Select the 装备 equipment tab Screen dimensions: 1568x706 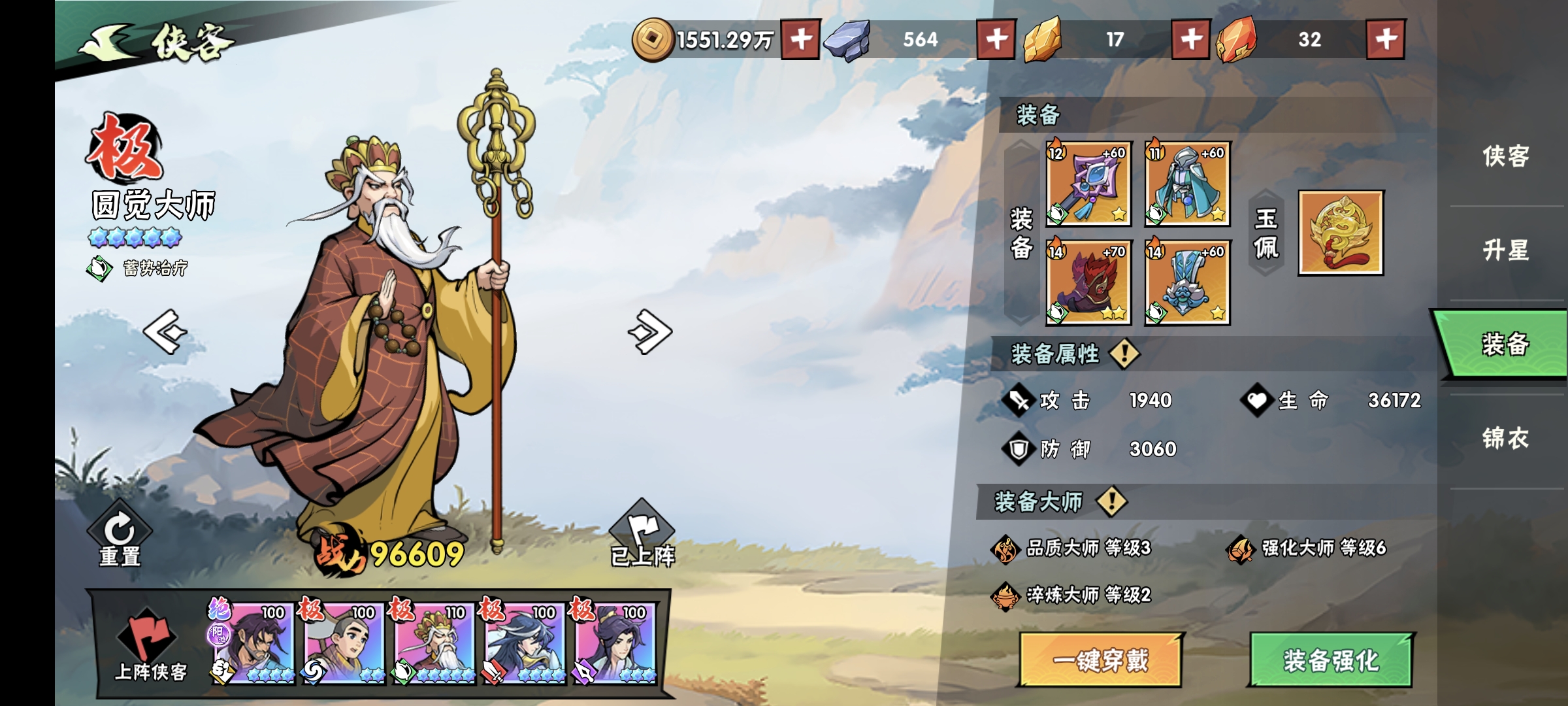click(1505, 344)
